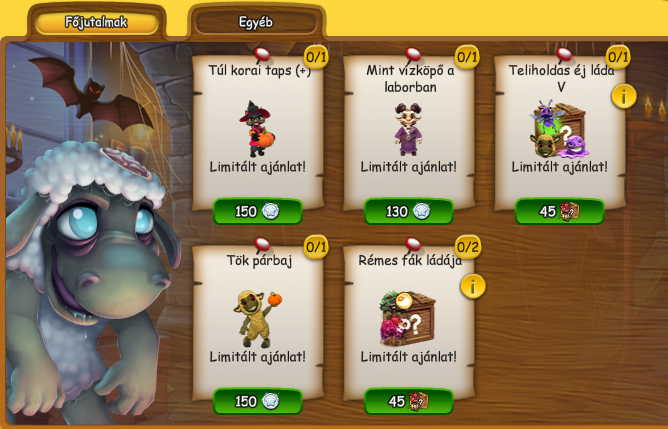Viewport: 668px width, 429px height.
Task: Select the Rémes fák ládája crate image
Action: tap(407, 318)
